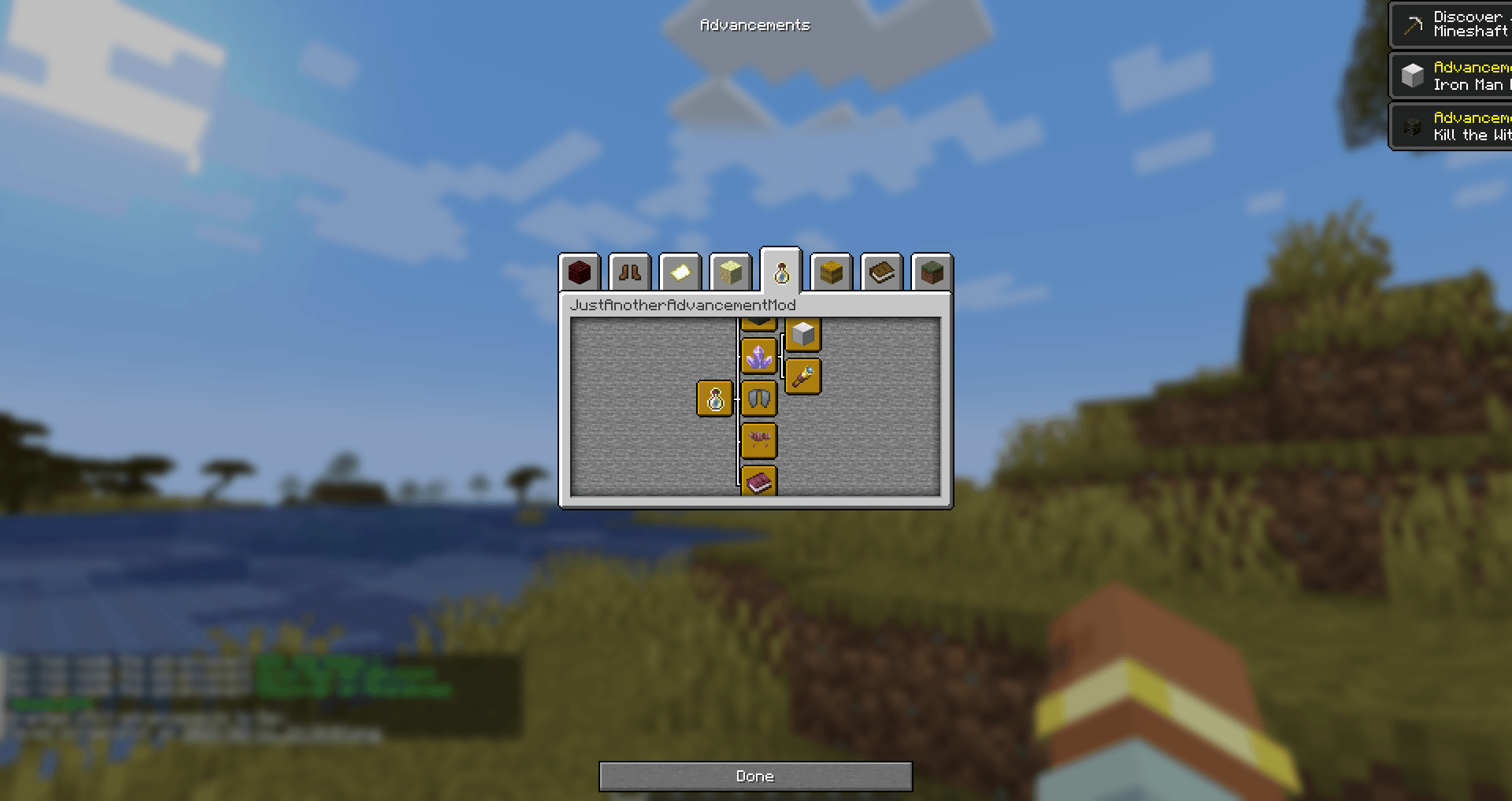1512x801 pixels.
Task: Switch to the grass block advancement tab
Action: (x=932, y=273)
